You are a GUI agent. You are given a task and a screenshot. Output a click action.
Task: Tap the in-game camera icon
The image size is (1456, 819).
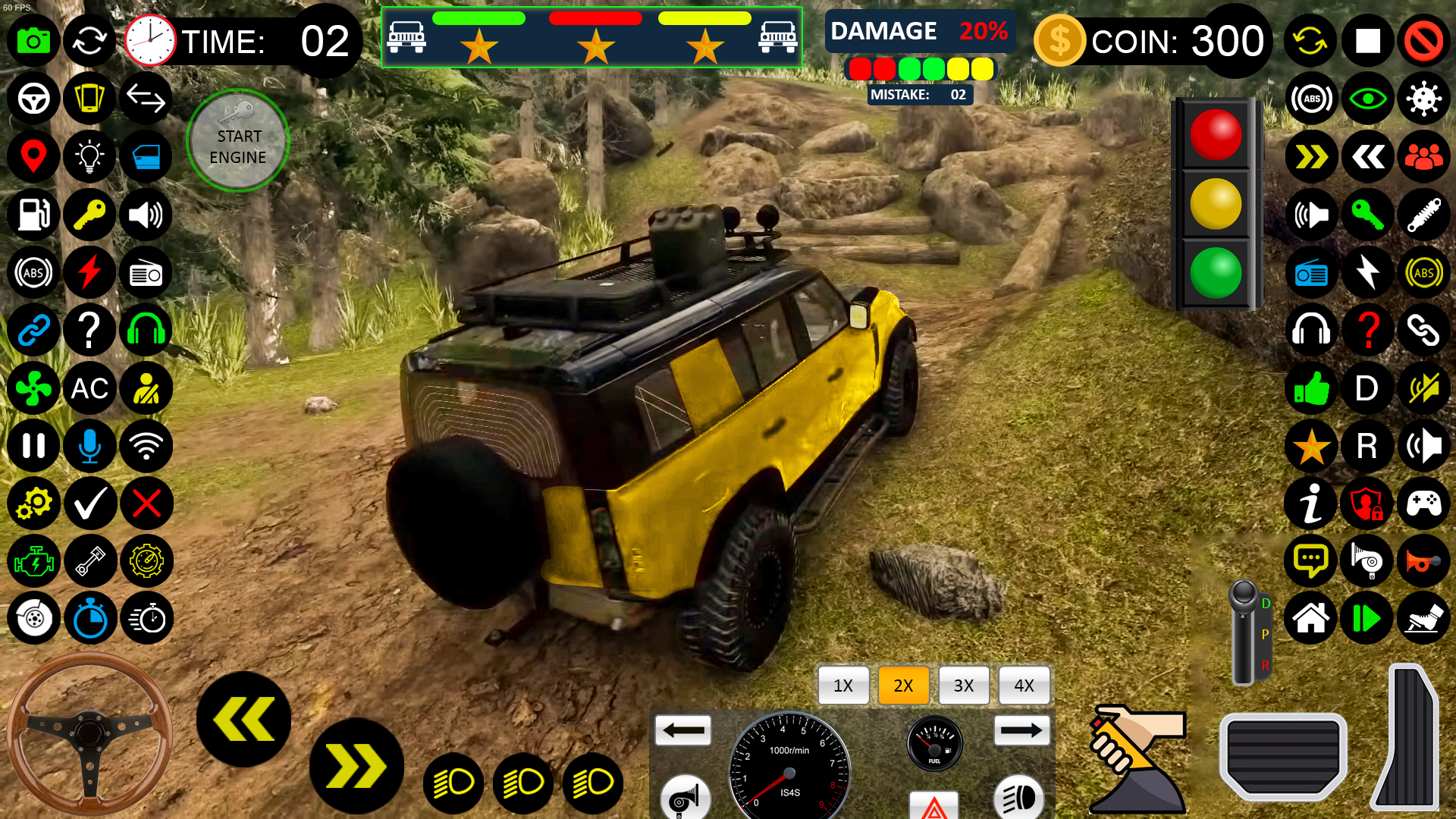33,41
